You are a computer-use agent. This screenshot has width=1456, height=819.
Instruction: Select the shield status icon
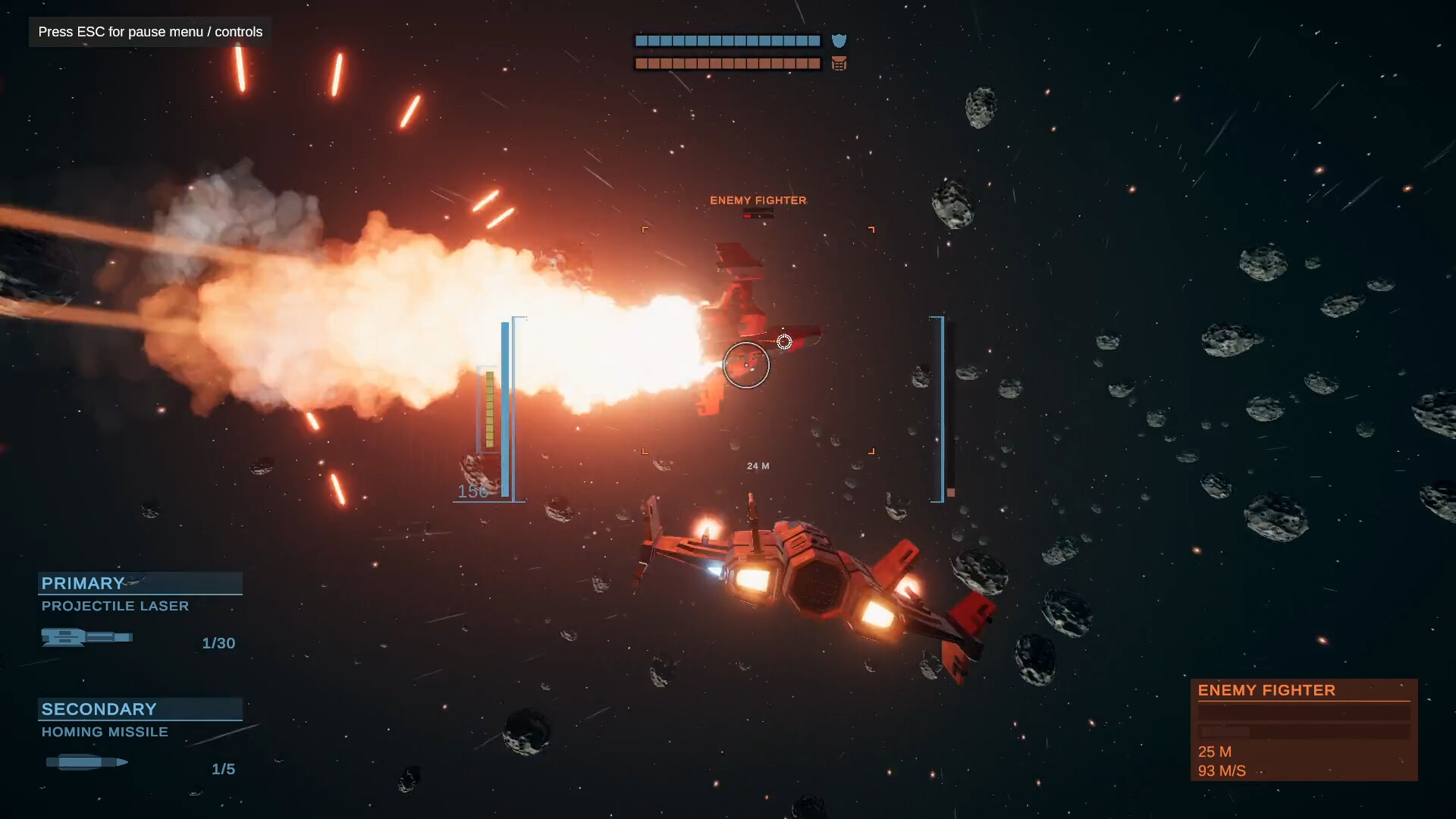pyautogui.click(x=839, y=42)
